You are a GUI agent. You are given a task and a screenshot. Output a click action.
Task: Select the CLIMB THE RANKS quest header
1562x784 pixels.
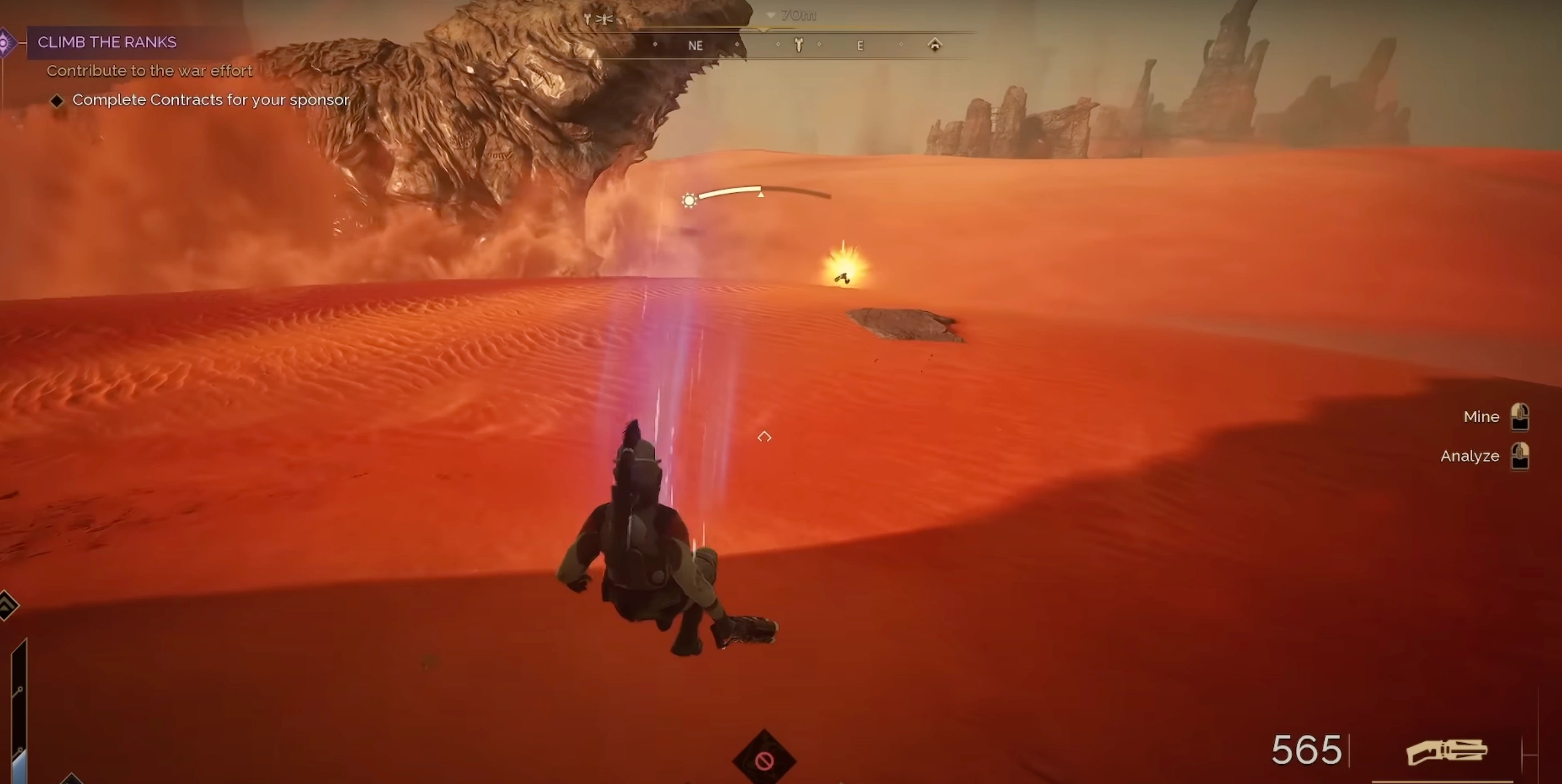(107, 42)
